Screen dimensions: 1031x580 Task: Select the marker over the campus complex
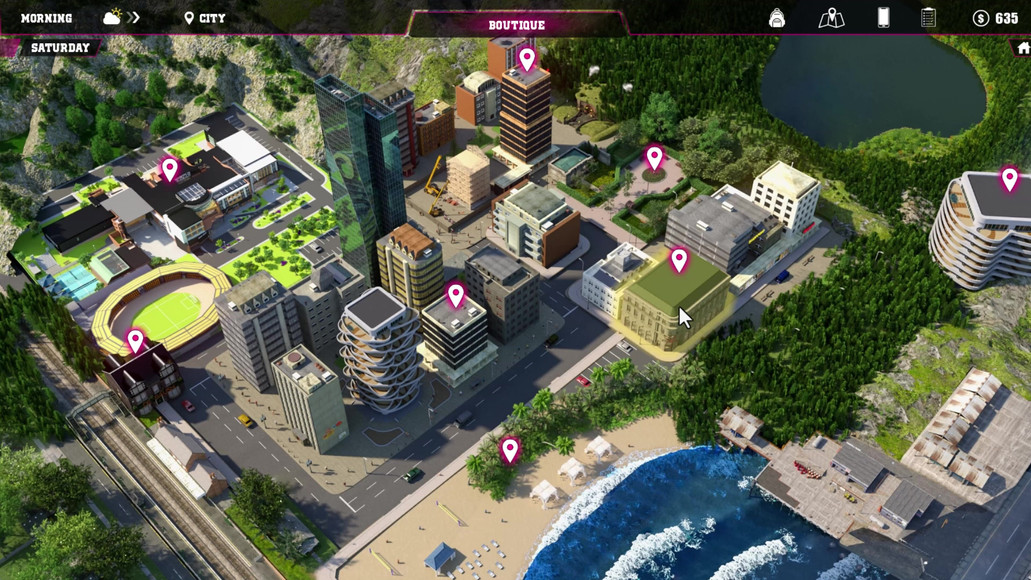tap(170, 168)
